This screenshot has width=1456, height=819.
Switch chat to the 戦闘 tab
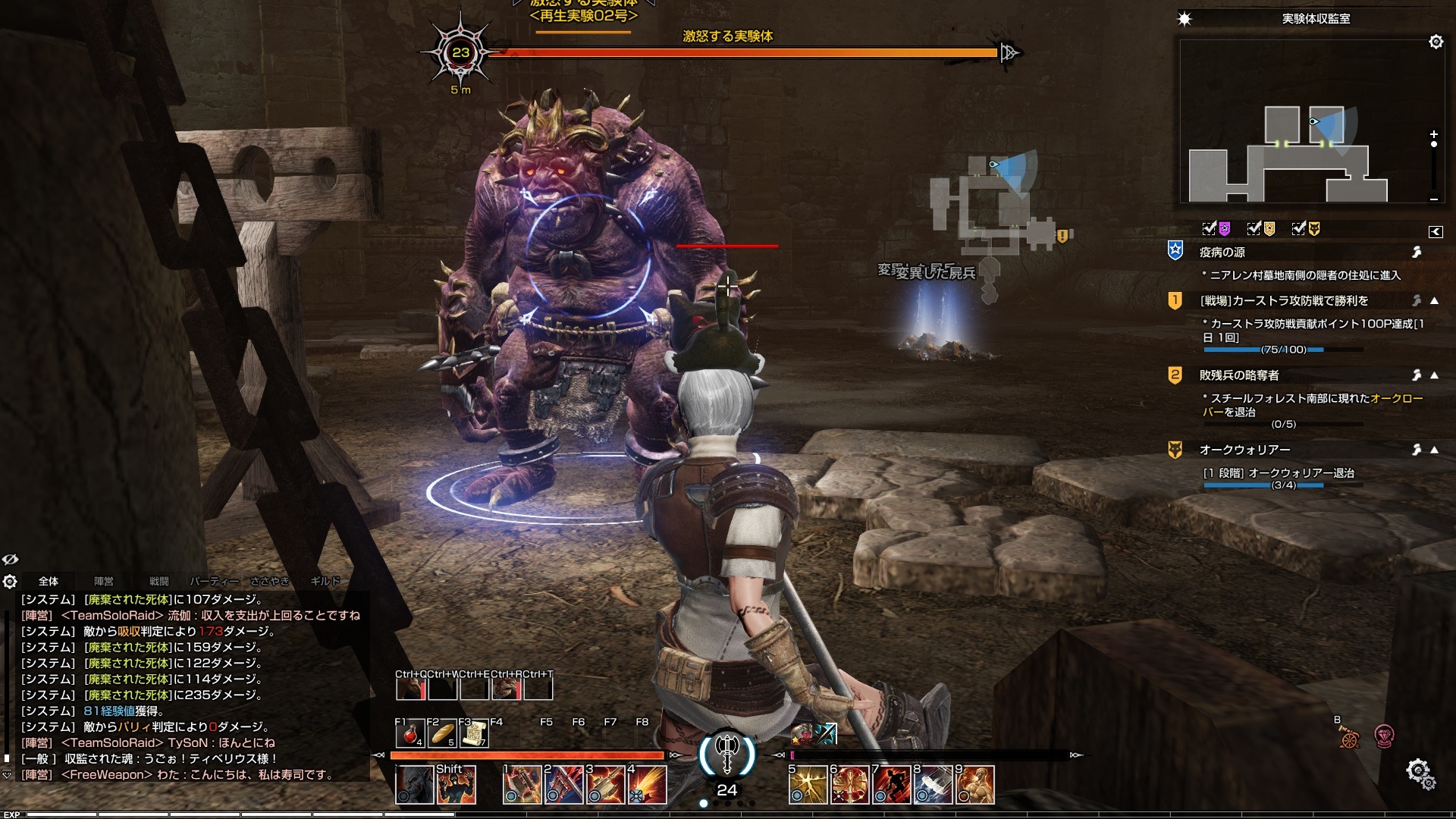coord(159,582)
